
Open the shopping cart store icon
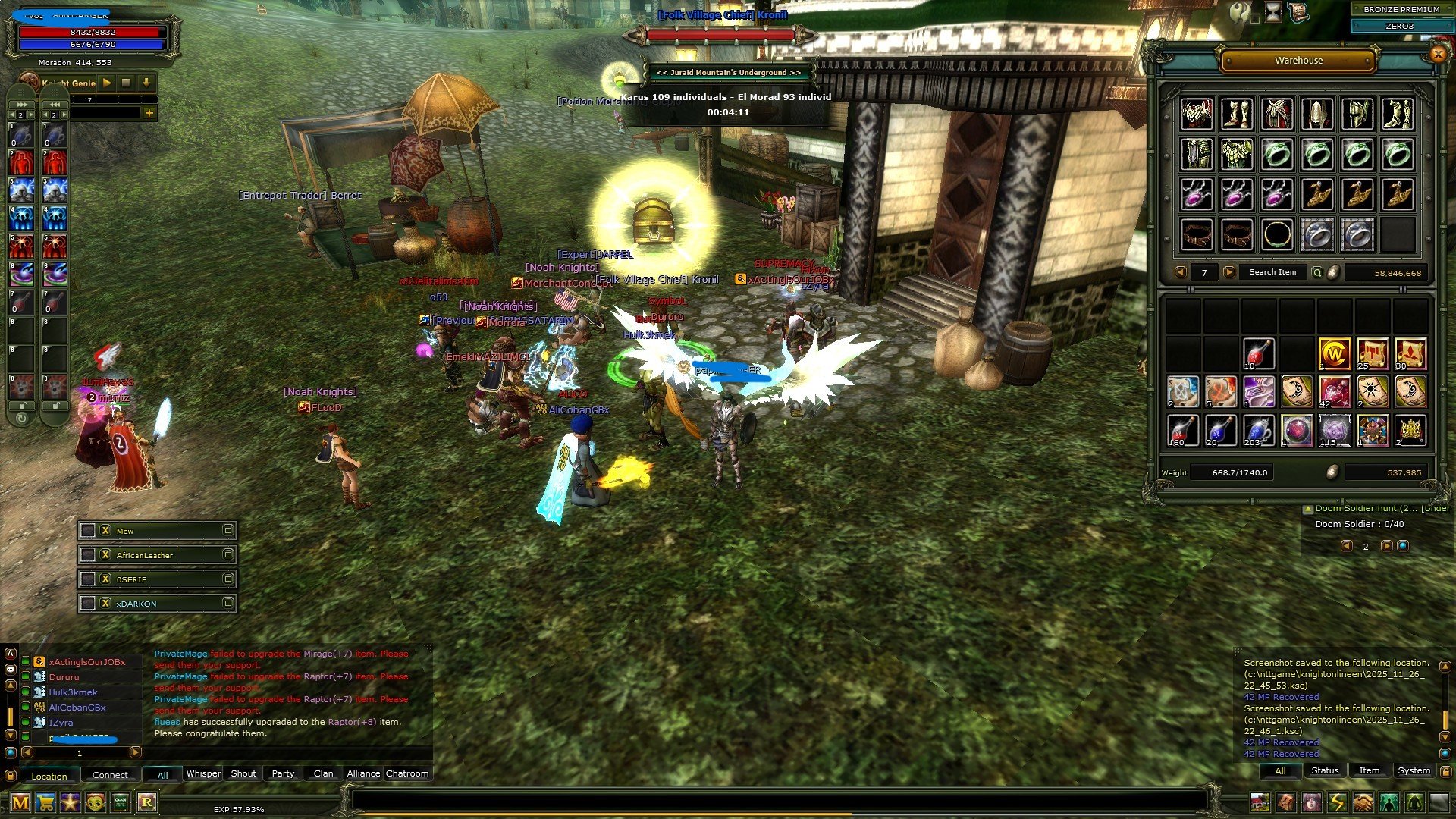[x=45, y=802]
